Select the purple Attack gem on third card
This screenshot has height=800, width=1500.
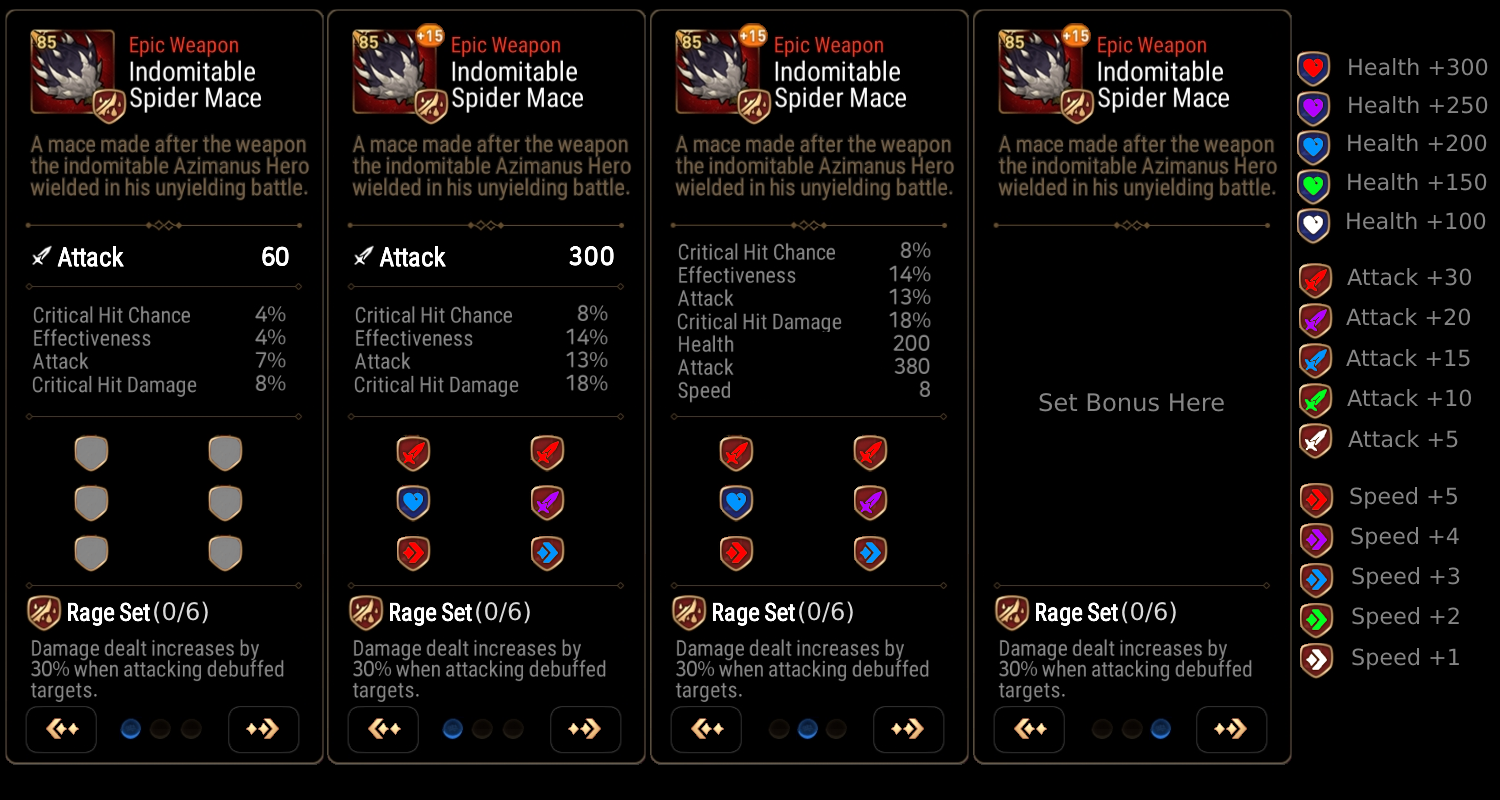click(x=871, y=503)
